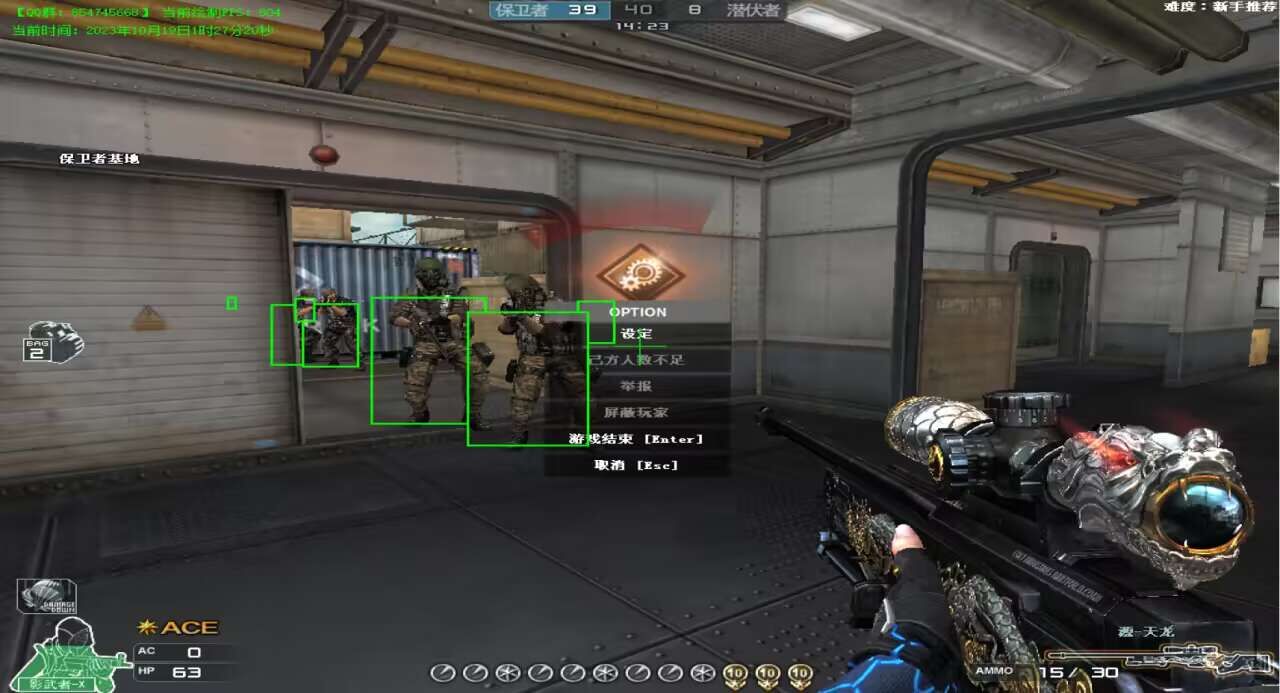
Task: Select the 屏蔽玩家 block player entry
Action: coord(637,412)
